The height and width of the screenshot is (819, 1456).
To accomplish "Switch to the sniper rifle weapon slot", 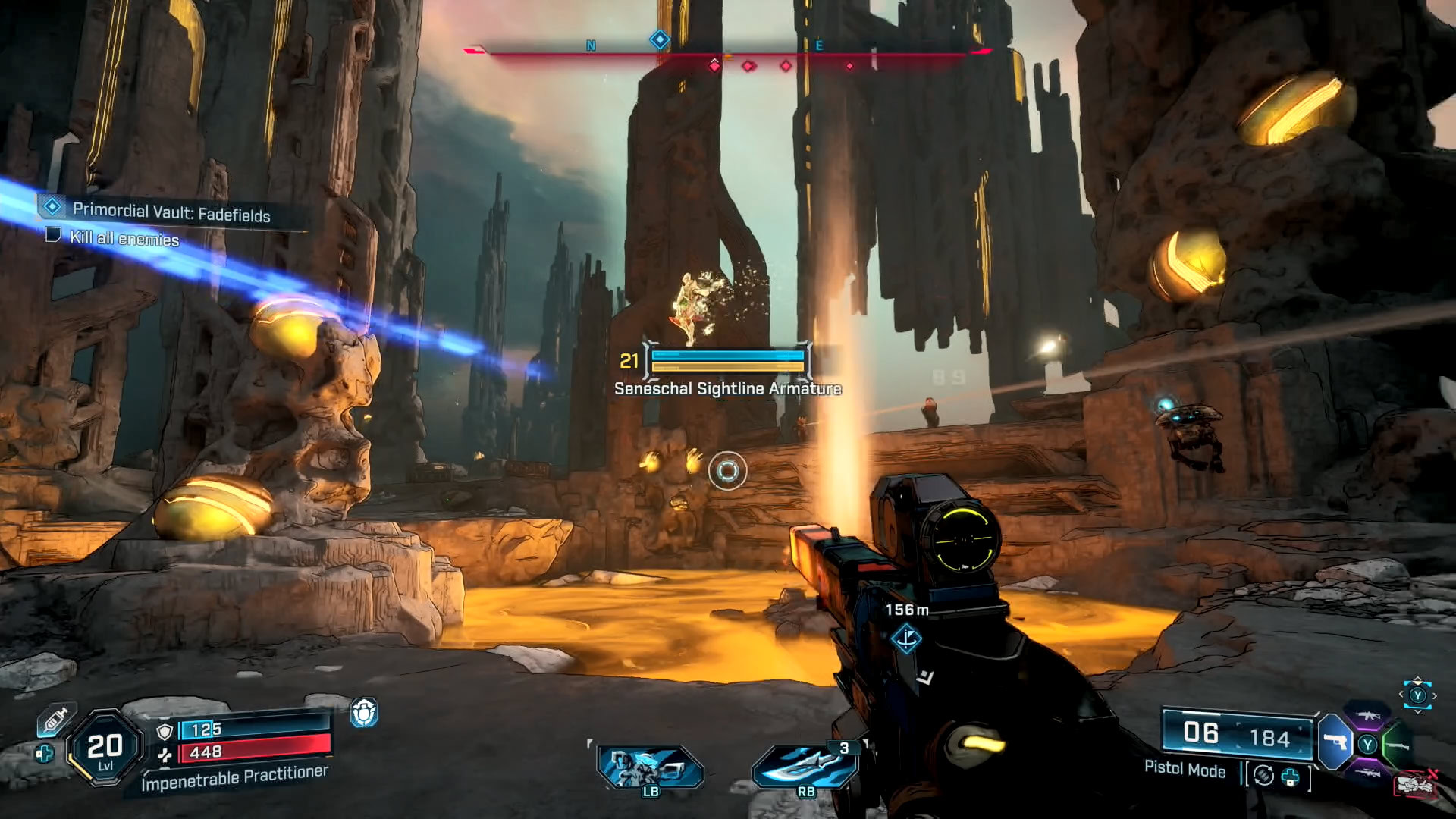I will pyautogui.click(x=1367, y=773).
